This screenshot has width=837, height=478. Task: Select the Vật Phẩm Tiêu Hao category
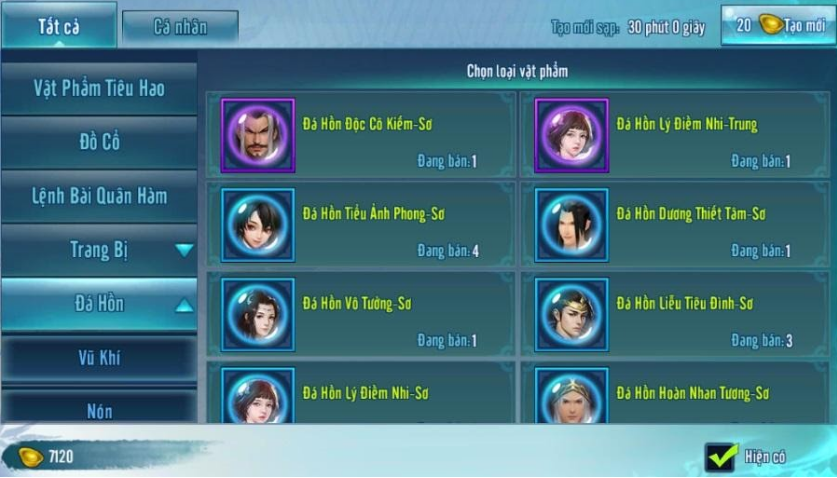pos(98,88)
